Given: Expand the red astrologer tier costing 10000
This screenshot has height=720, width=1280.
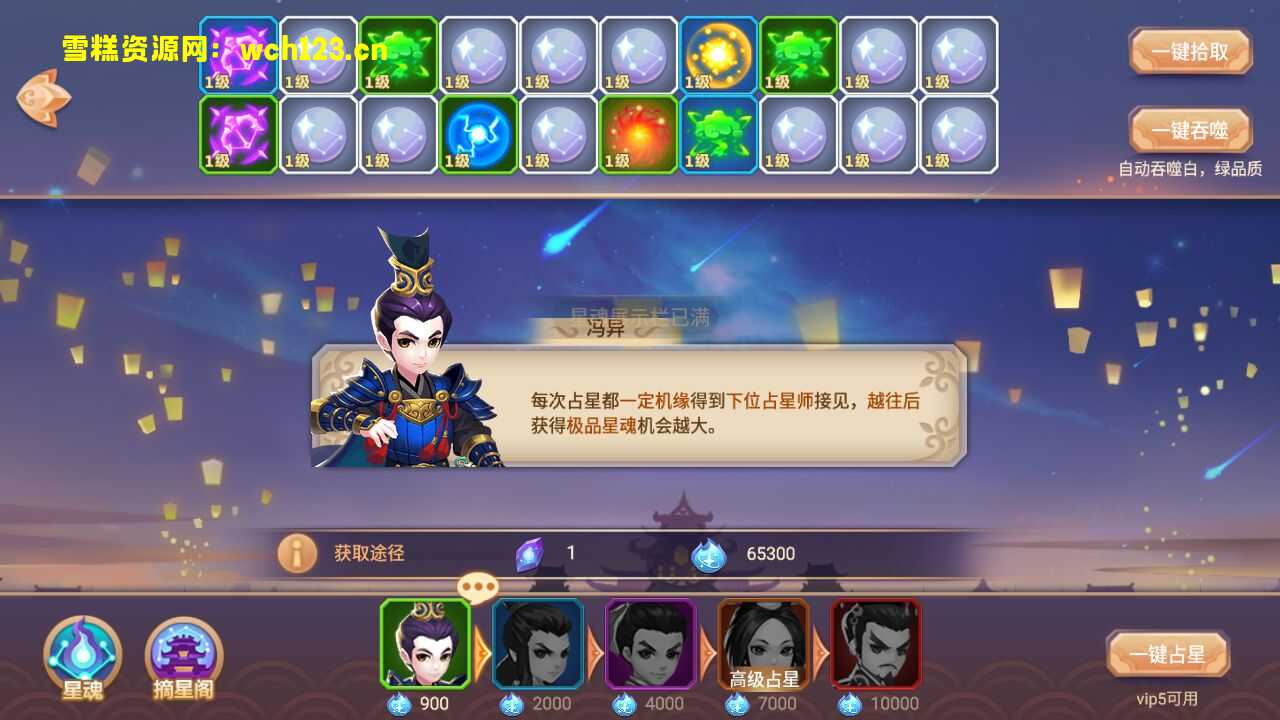Looking at the screenshot, I should point(877,645).
